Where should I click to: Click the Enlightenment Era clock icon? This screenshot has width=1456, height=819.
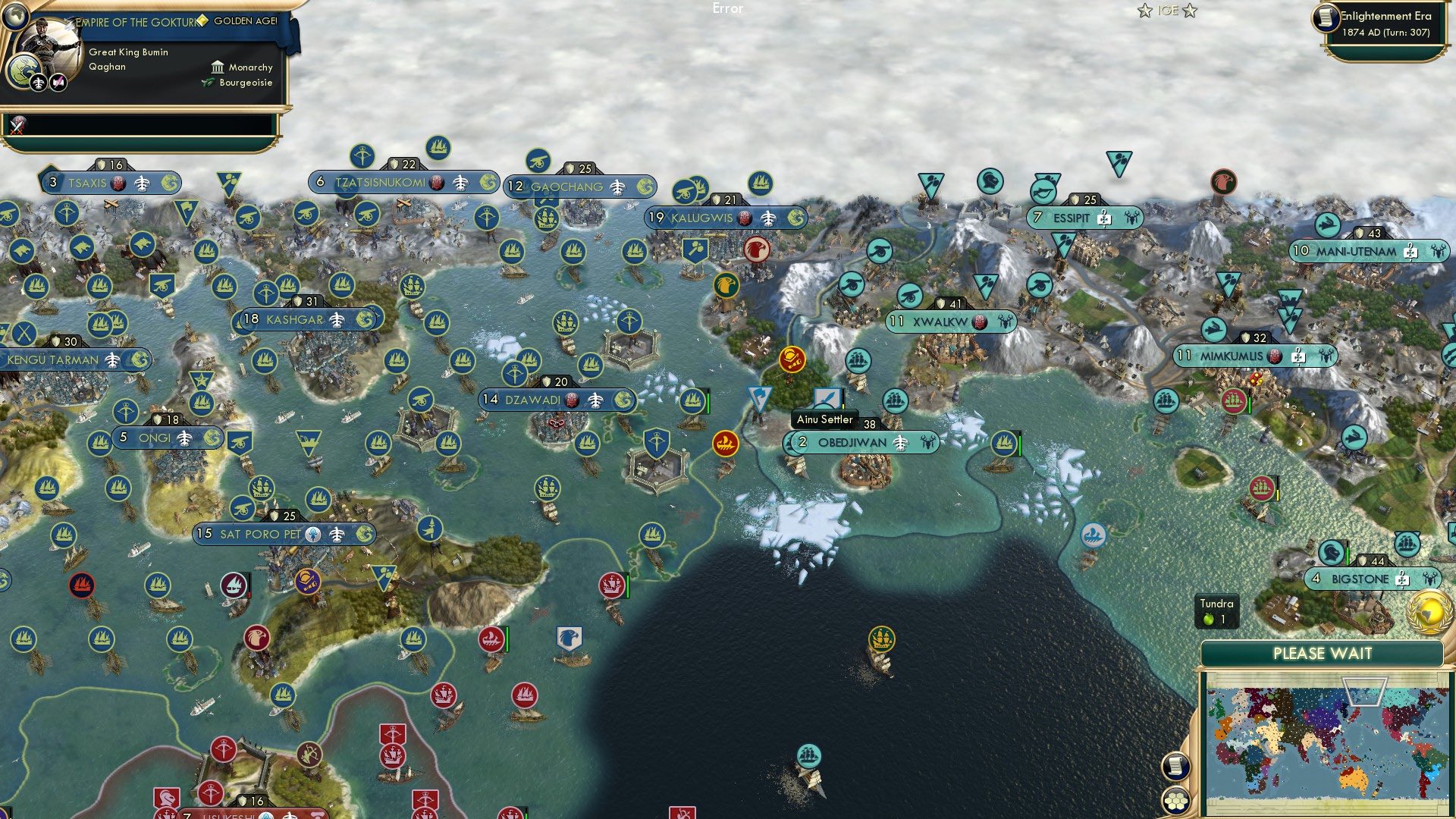click(1327, 19)
